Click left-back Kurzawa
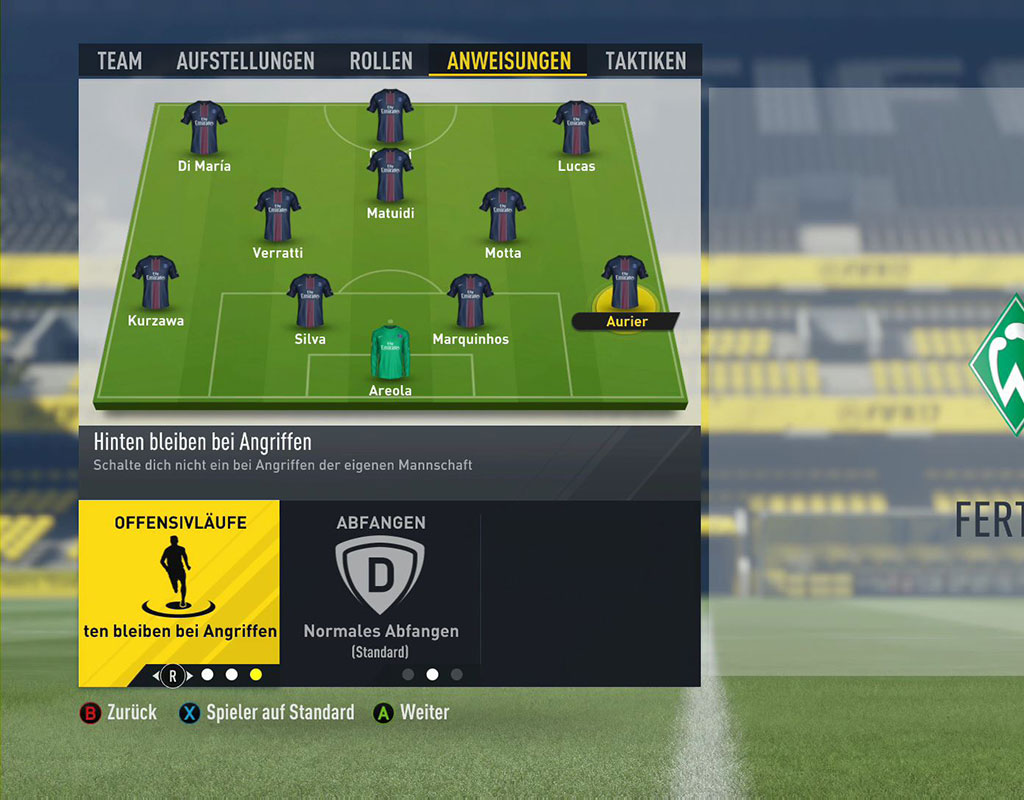Image resolution: width=1024 pixels, height=800 pixels. coord(155,283)
